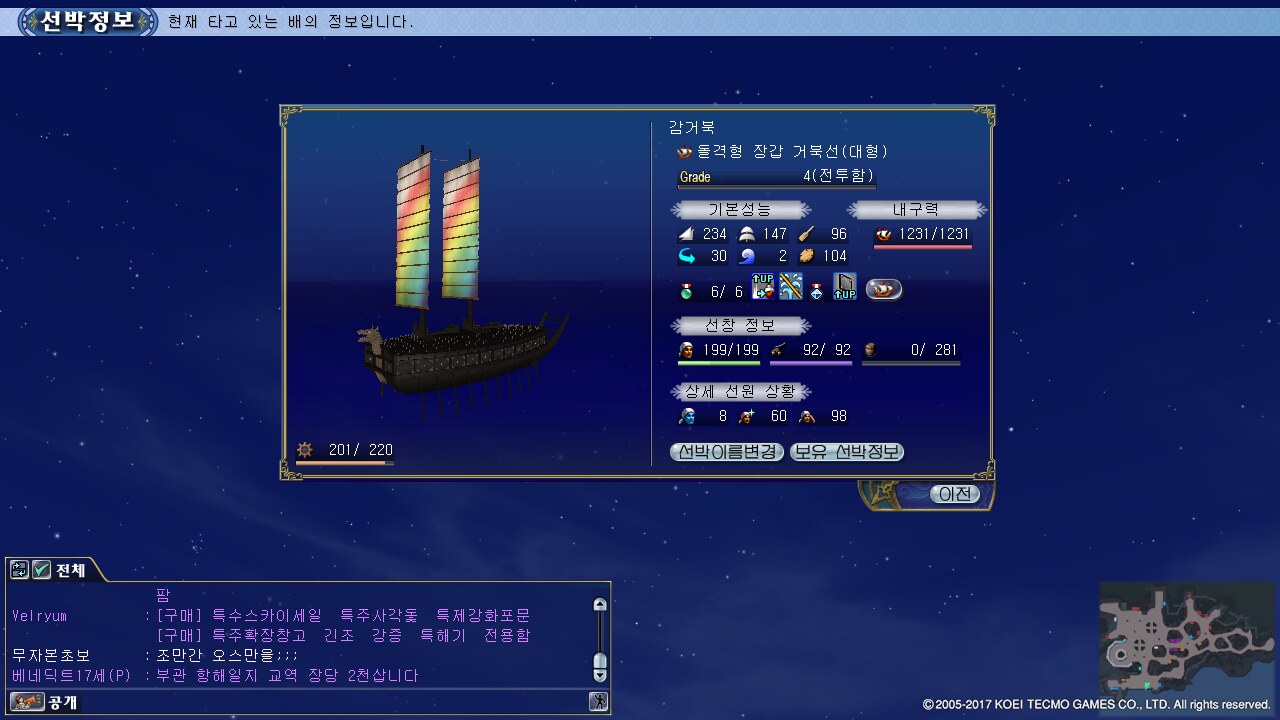Click the leftmost UP skill icon beside 6/6
Viewport: 1280px width, 720px height.
point(763,287)
